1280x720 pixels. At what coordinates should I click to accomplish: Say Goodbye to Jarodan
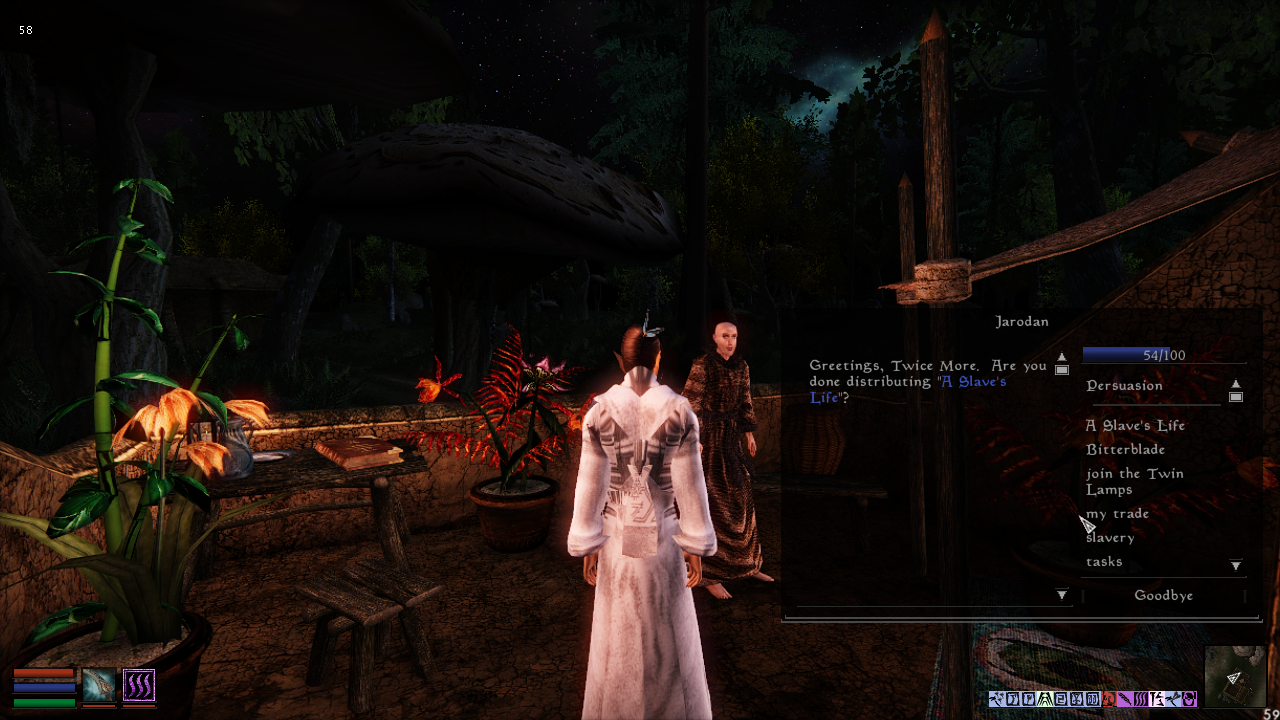click(1163, 595)
